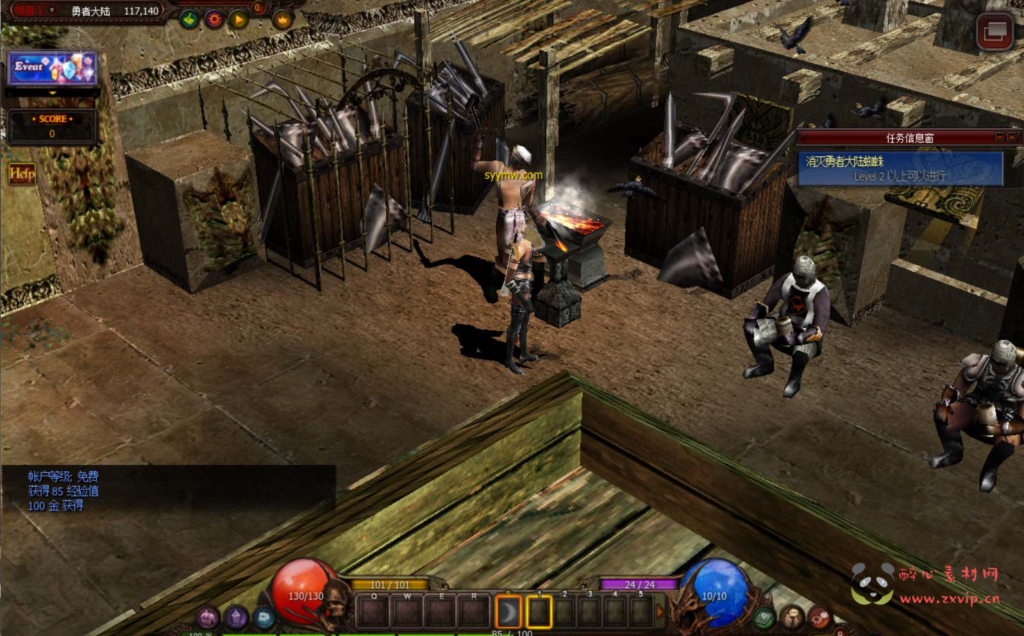
Task: Click the blue round menu icon
Action: click(x=264, y=618)
